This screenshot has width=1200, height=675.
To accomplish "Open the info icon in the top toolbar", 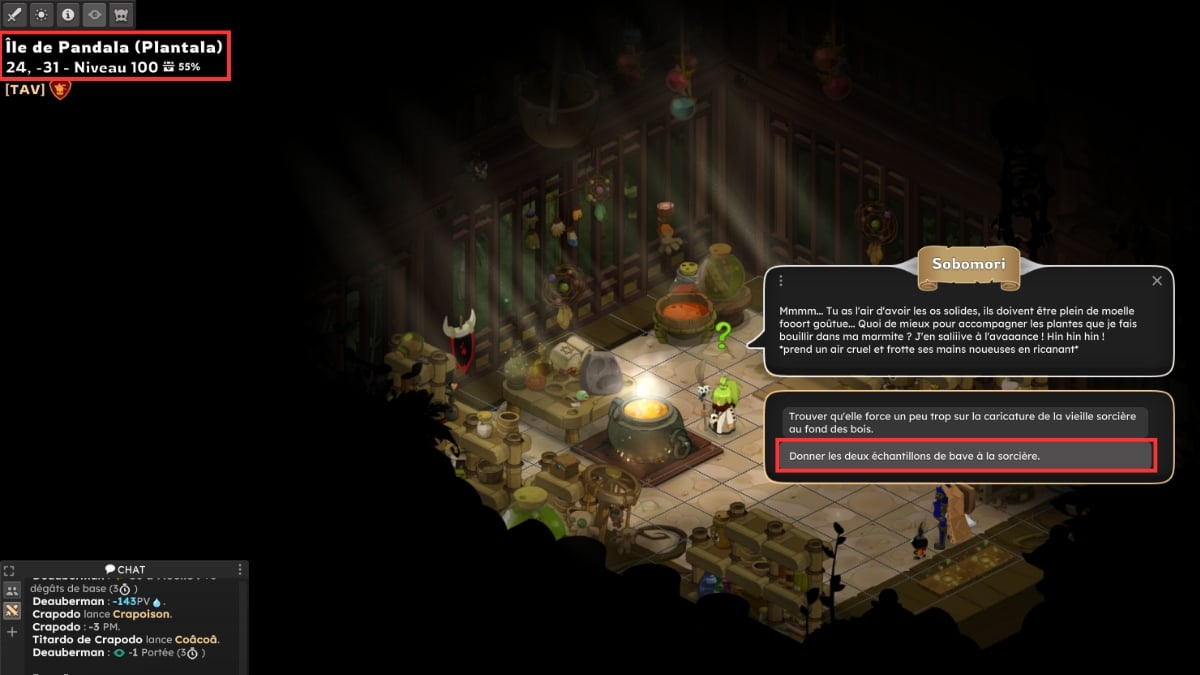I will tap(68, 15).
